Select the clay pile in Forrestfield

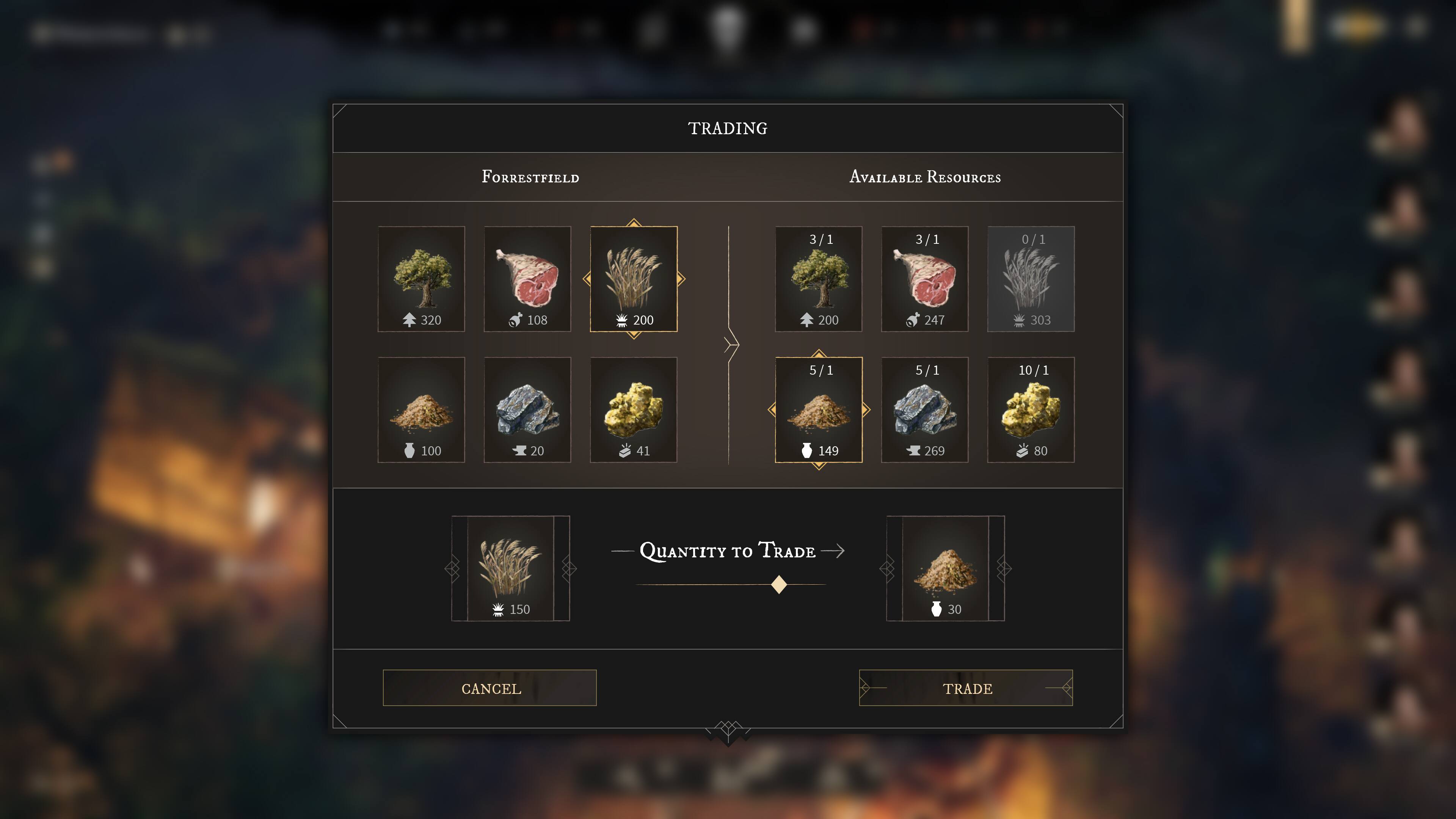(x=420, y=409)
